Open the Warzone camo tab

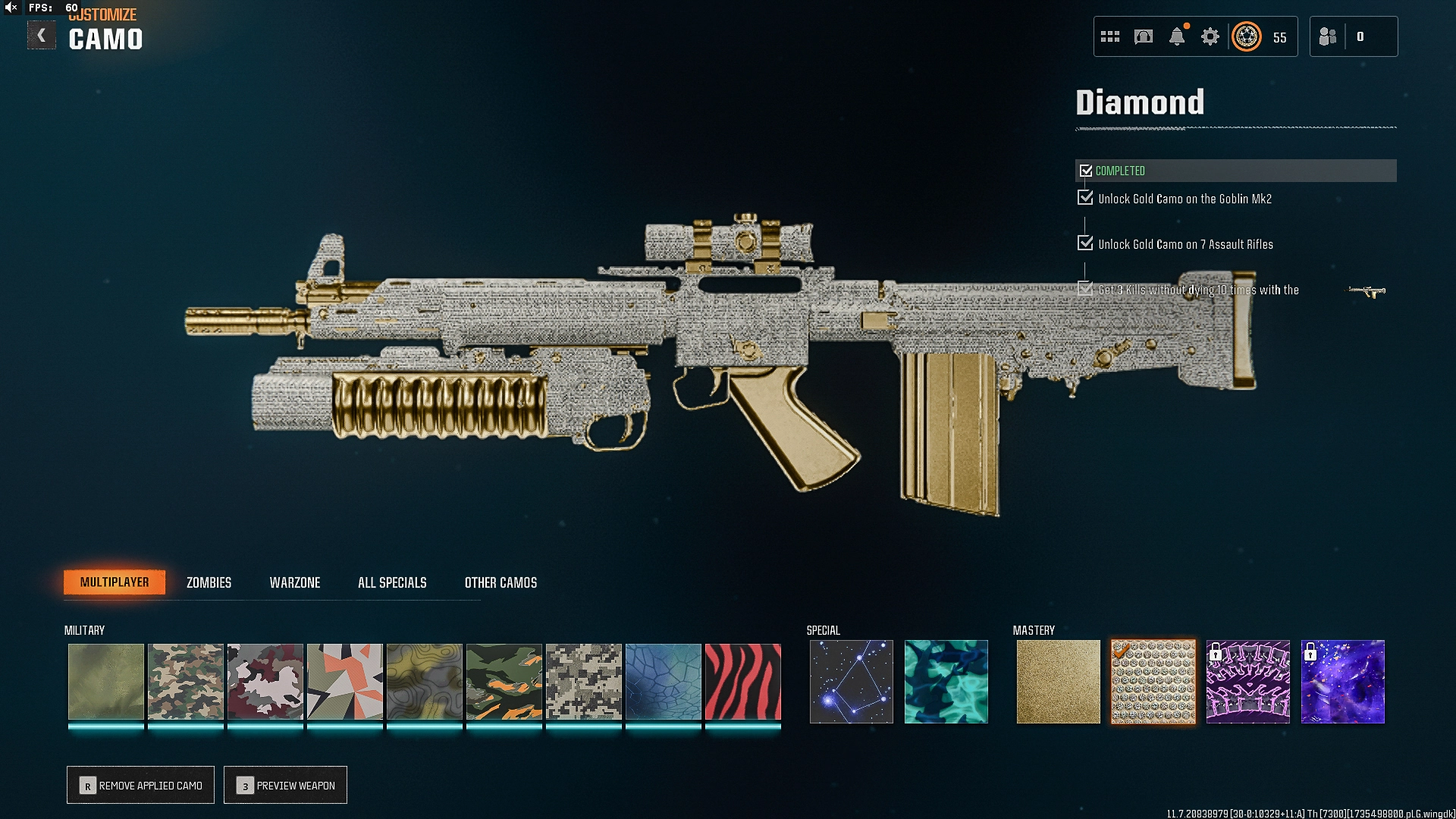click(x=295, y=582)
